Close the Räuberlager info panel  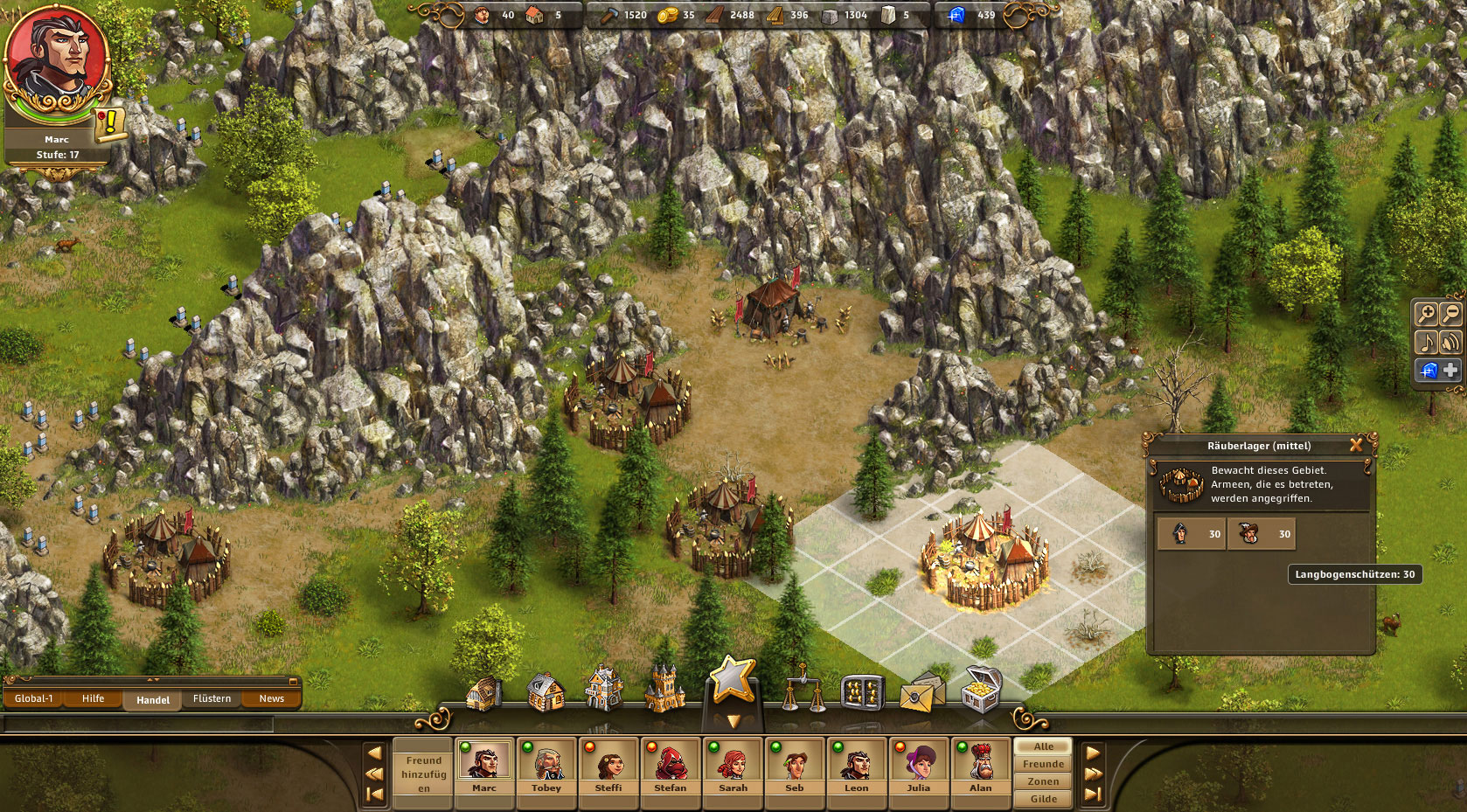(1356, 445)
